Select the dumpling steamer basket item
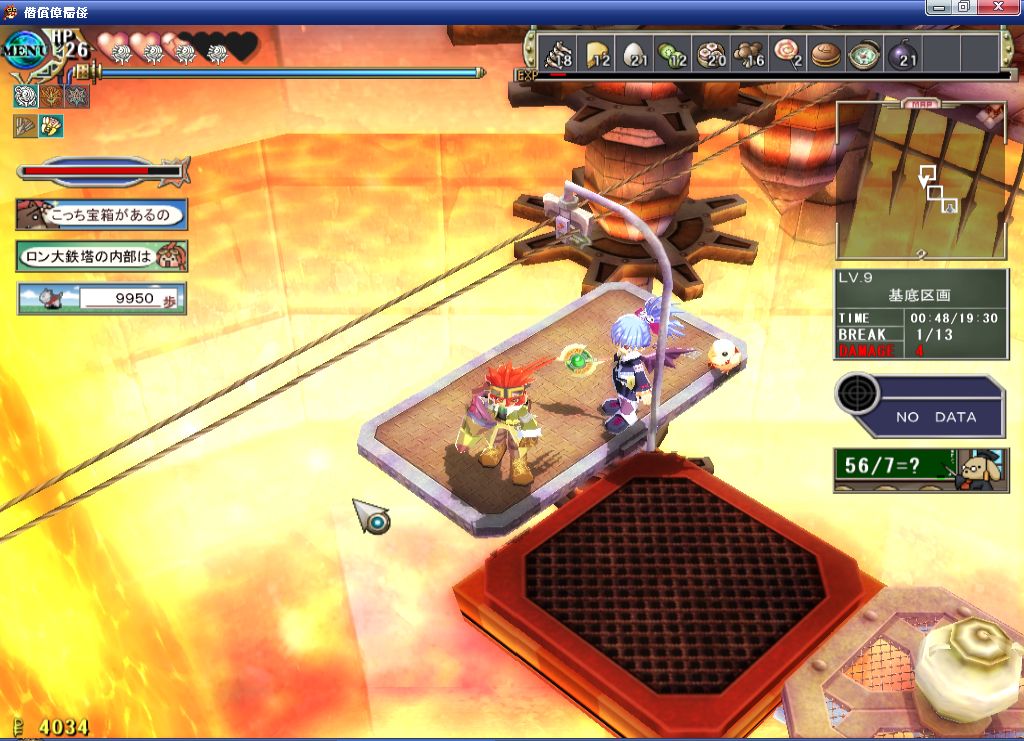The height and width of the screenshot is (741, 1024). point(712,53)
